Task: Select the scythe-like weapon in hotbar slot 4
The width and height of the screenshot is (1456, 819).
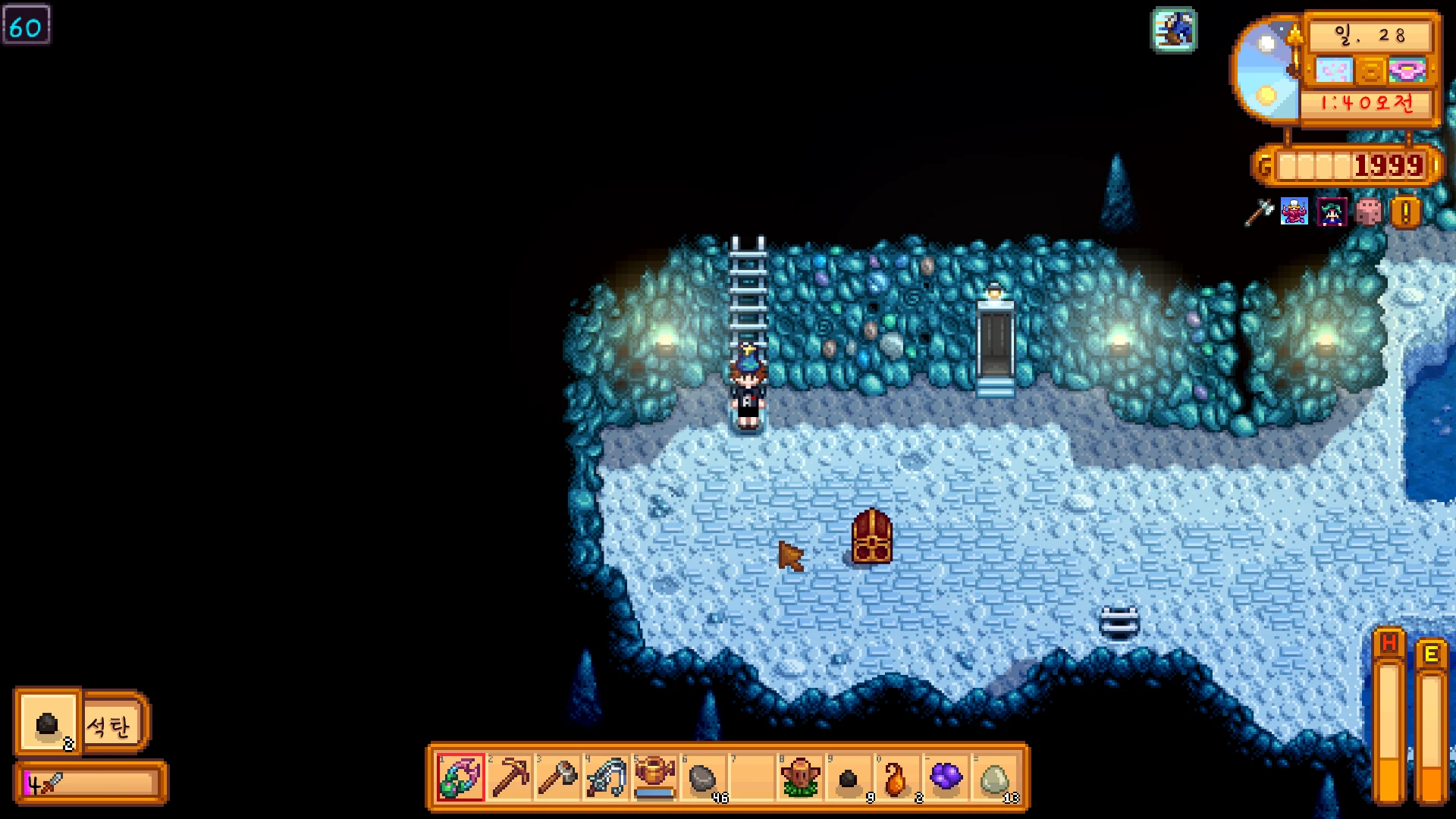Action: [x=607, y=777]
